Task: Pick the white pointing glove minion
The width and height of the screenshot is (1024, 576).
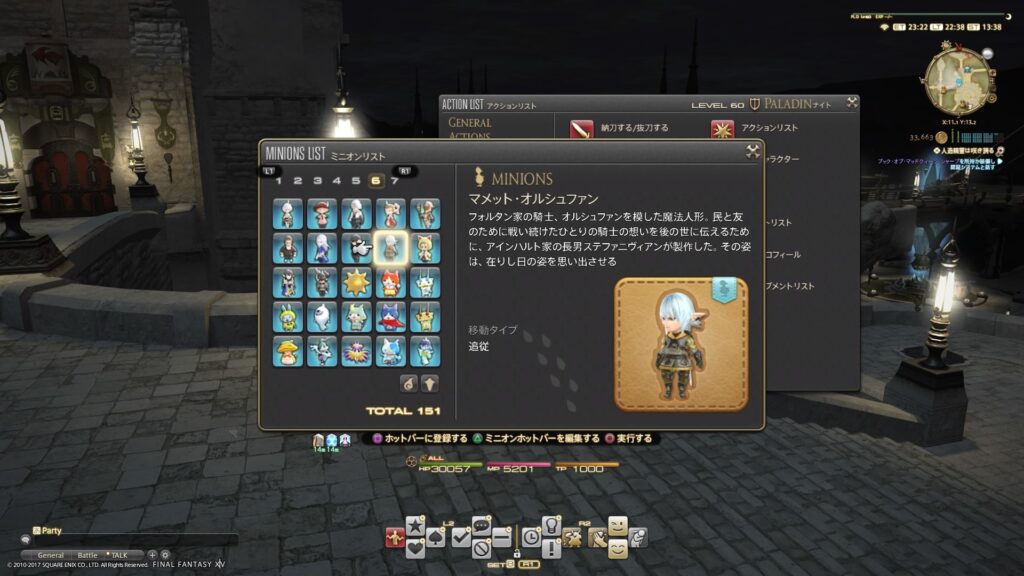Action: click(356, 247)
